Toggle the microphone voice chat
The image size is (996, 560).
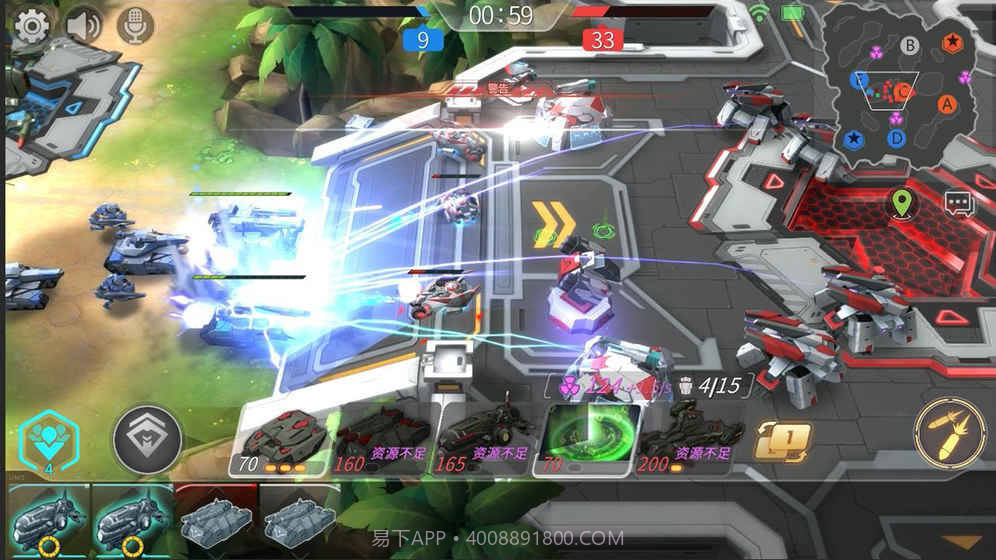click(135, 25)
